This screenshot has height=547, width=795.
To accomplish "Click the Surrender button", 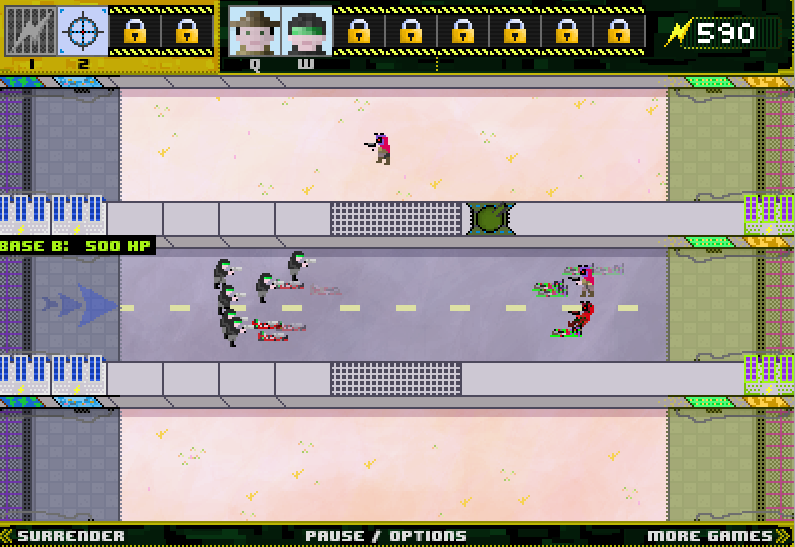I will [71, 536].
